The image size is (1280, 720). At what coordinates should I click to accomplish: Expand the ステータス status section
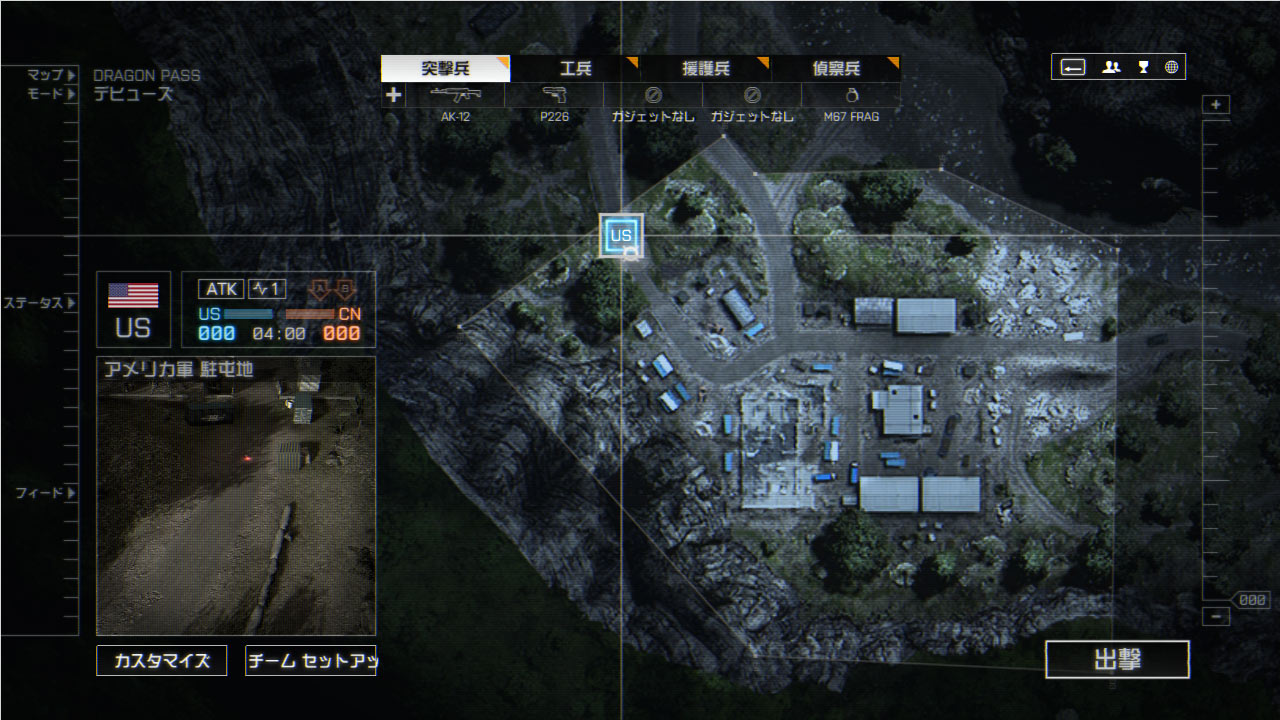tap(40, 302)
